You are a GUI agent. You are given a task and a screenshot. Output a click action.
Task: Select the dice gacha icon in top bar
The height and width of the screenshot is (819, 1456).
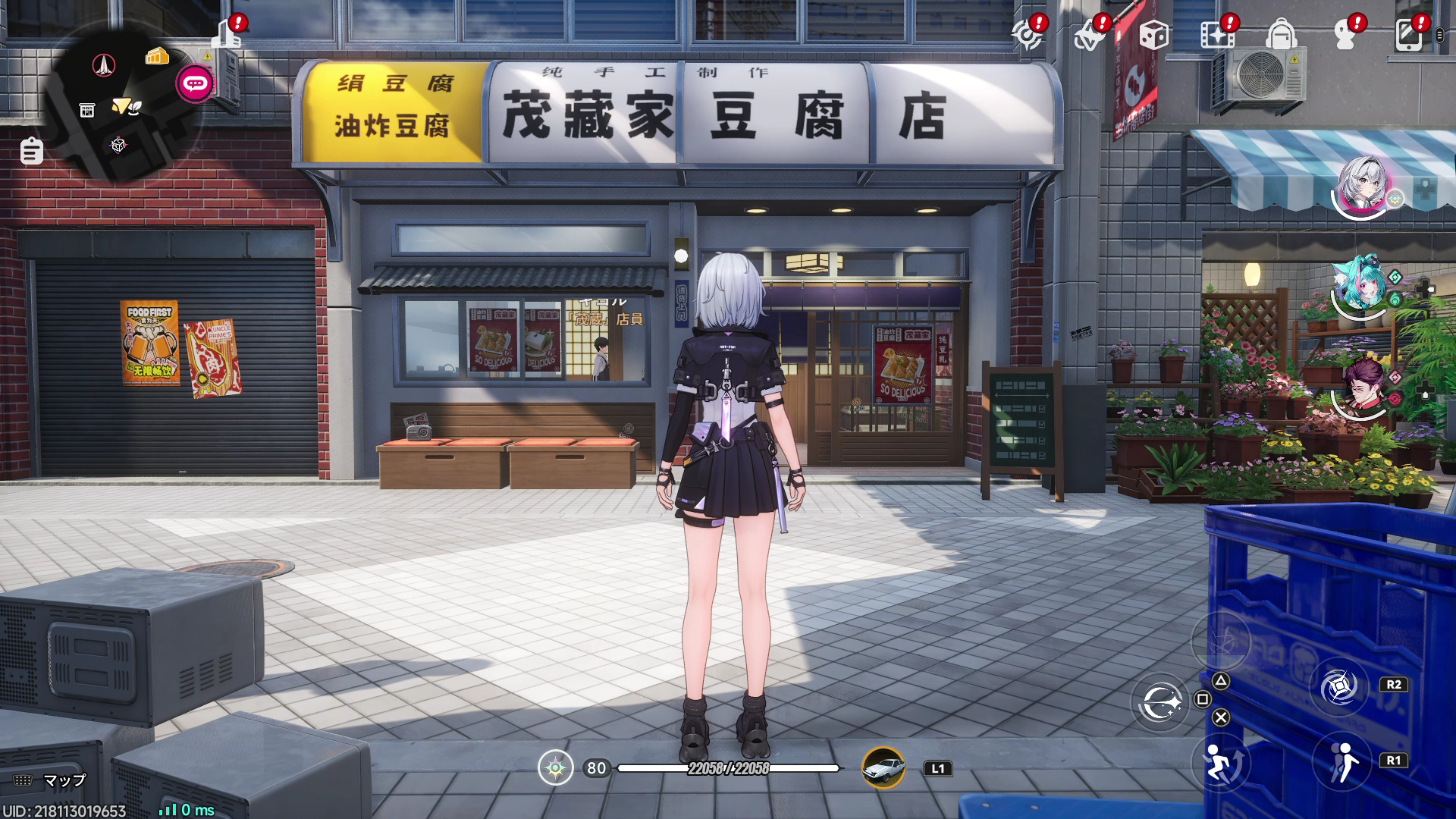[x=1153, y=34]
